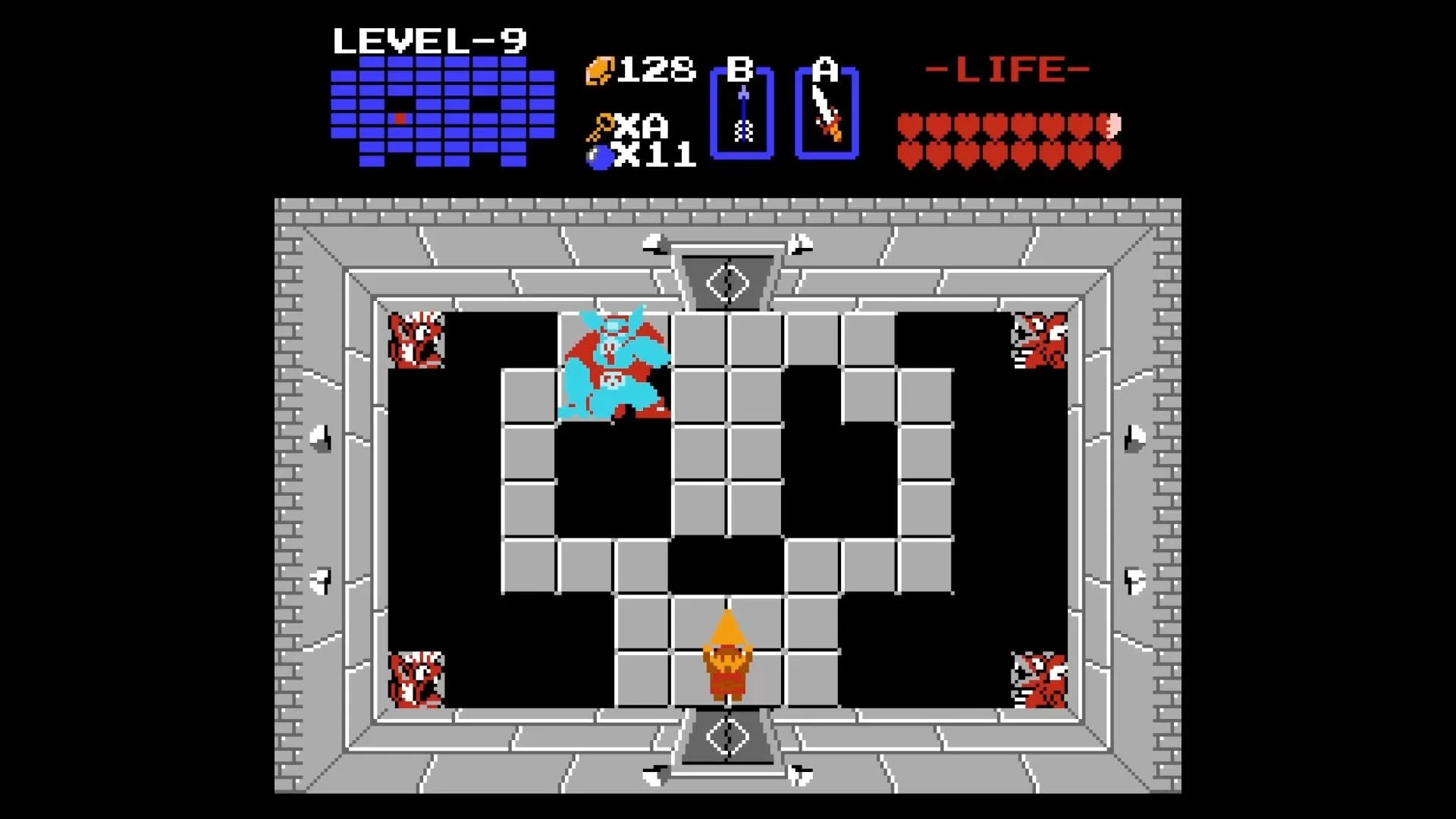
Task: Click the red -LIFE- heading
Action: click(x=1009, y=68)
